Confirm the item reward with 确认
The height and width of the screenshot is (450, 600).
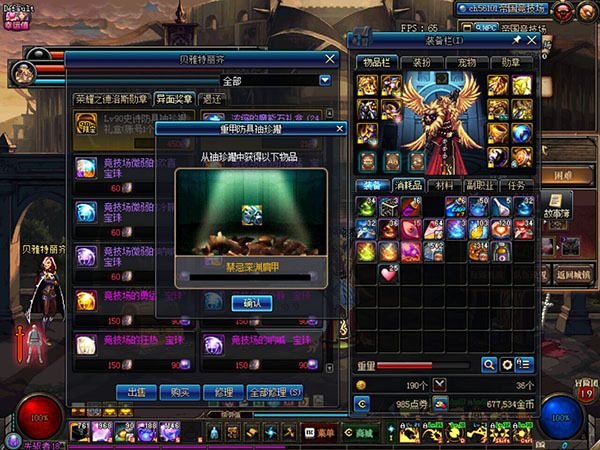pyautogui.click(x=251, y=303)
